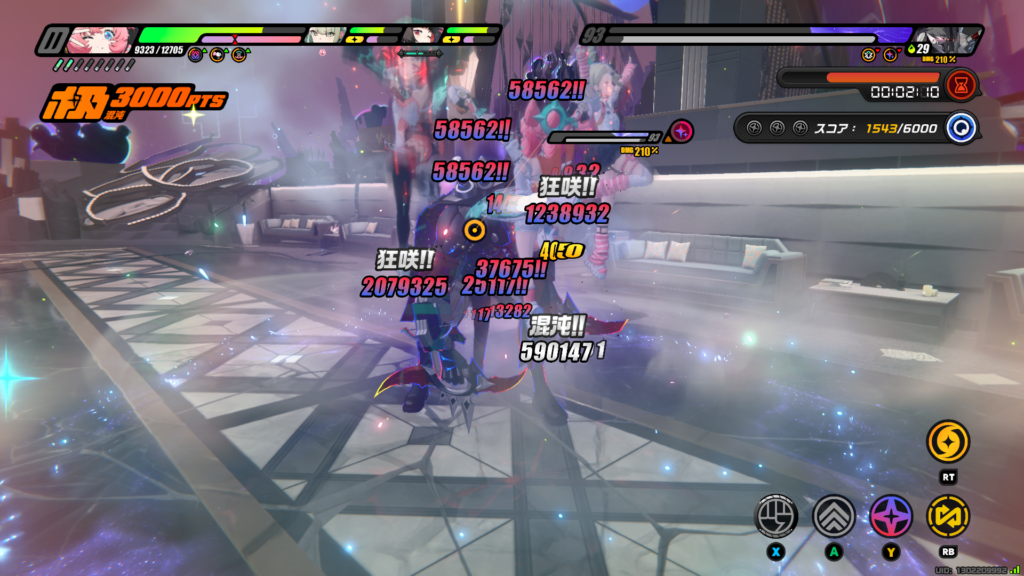Screen dimensions: 1024x576
Task: Use the purple four-point star ultimate
Action: (889, 515)
